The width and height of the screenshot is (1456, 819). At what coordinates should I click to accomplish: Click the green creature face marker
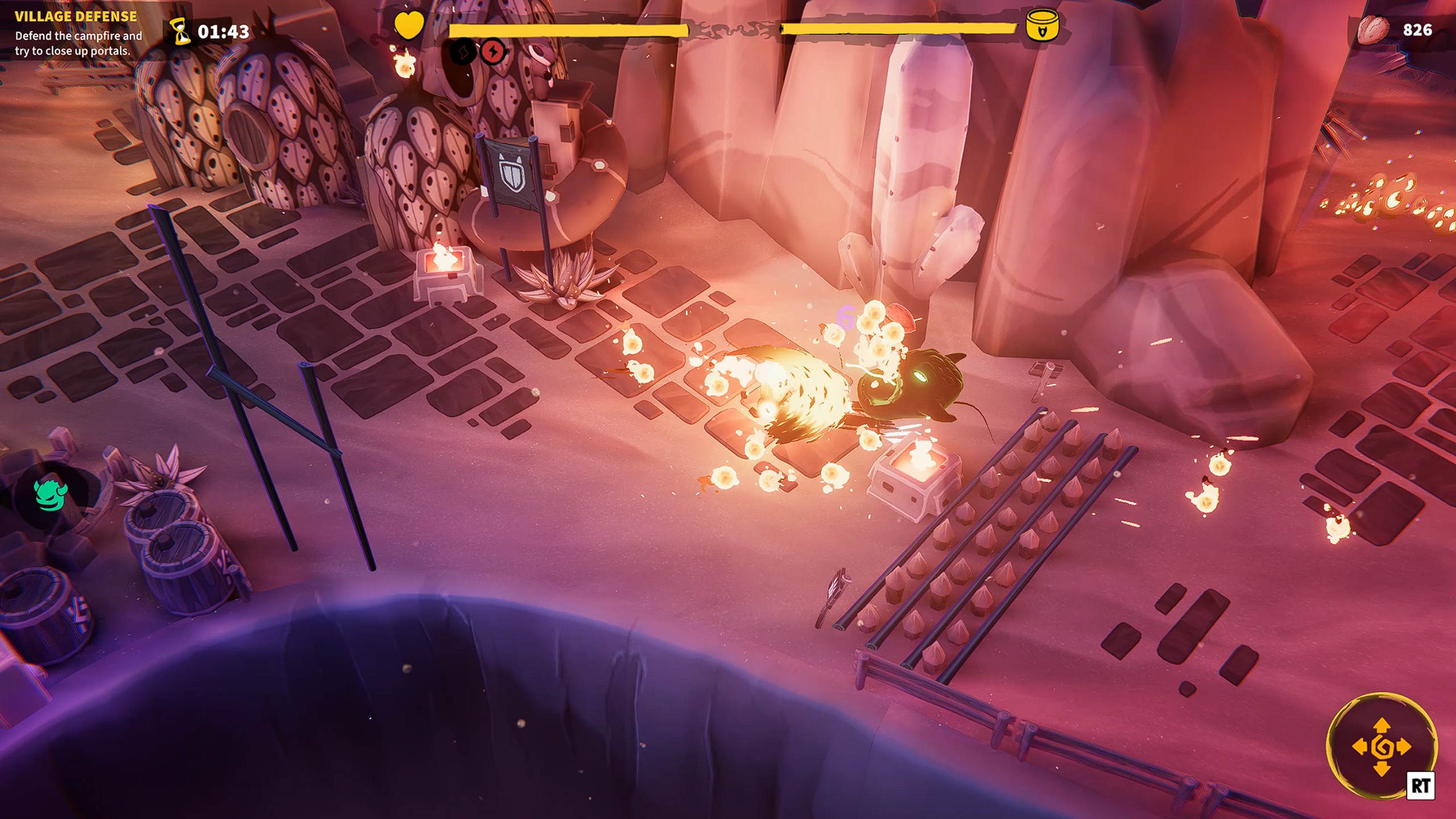point(51,494)
